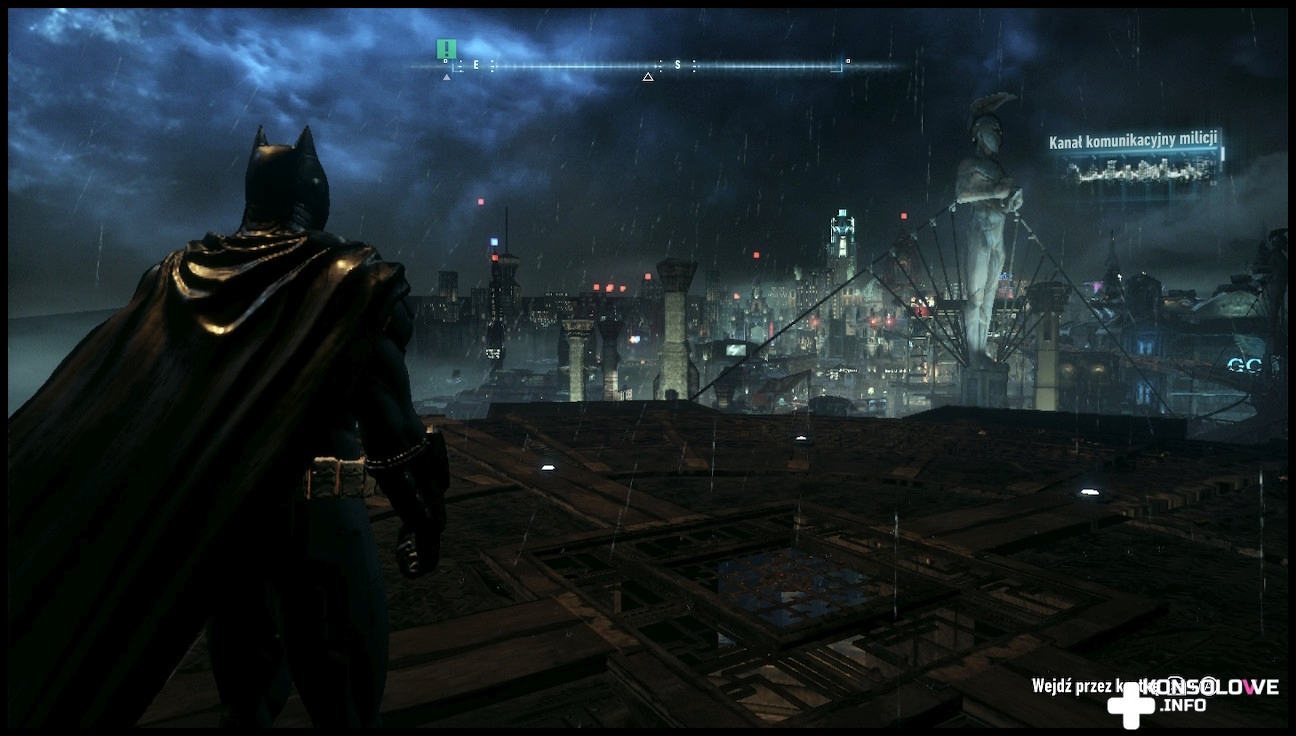
Task: Click the green exclamation objective marker
Action: (x=446, y=48)
